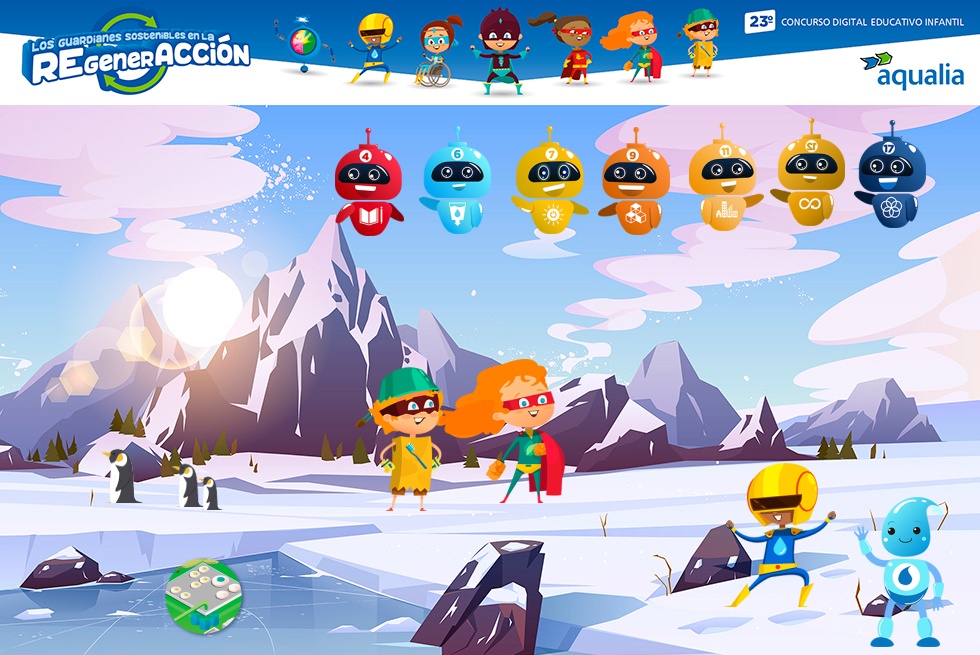Select the dark blue robot numbered 17
Viewport: 980px width, 655px height.
[891, 181]
